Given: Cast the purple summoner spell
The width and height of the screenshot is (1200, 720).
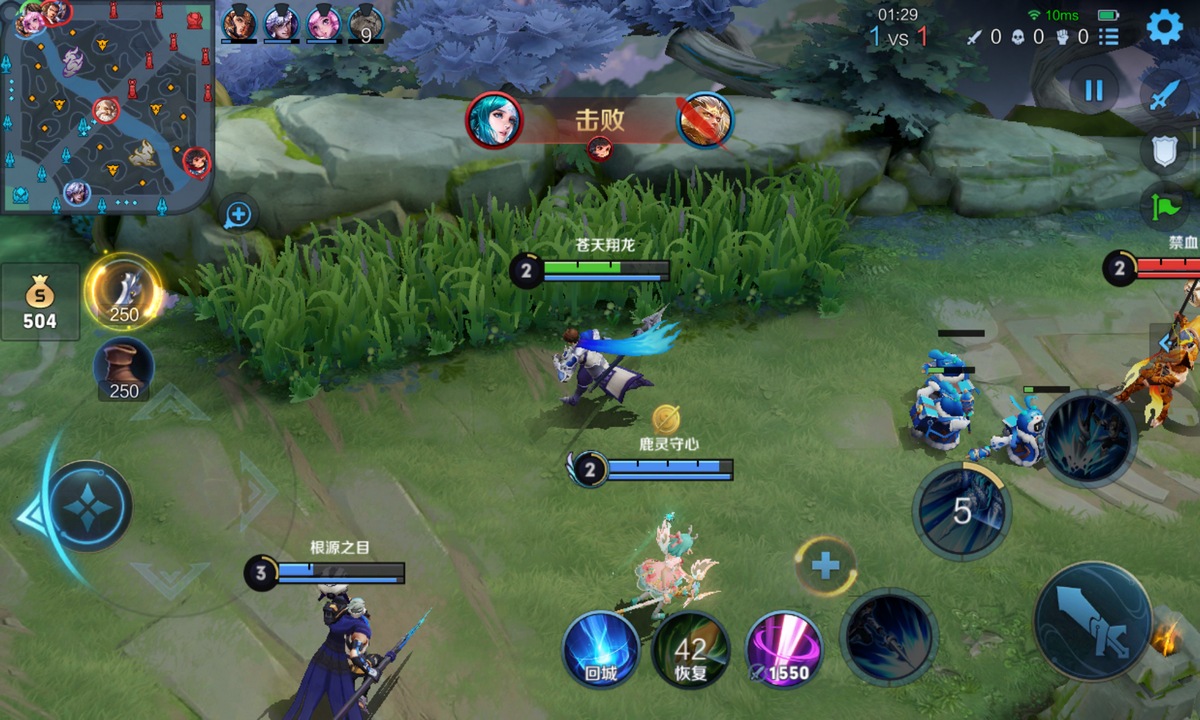Looking at the screenshot, I should click(x=785, y=649).
